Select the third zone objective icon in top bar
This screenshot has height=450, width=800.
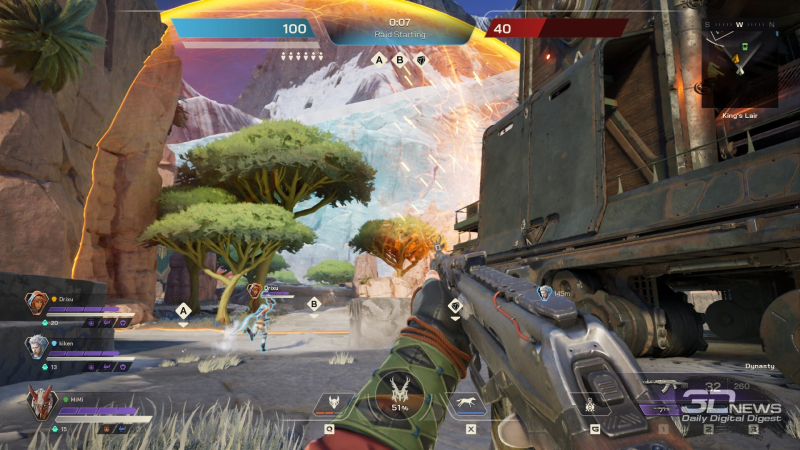pos(422,59)
